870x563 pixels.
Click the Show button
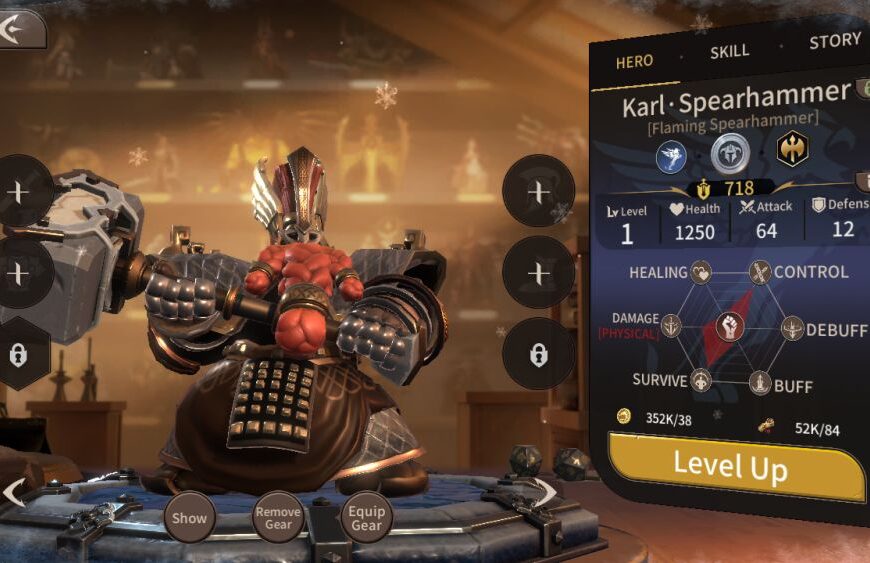pos(189,517)
